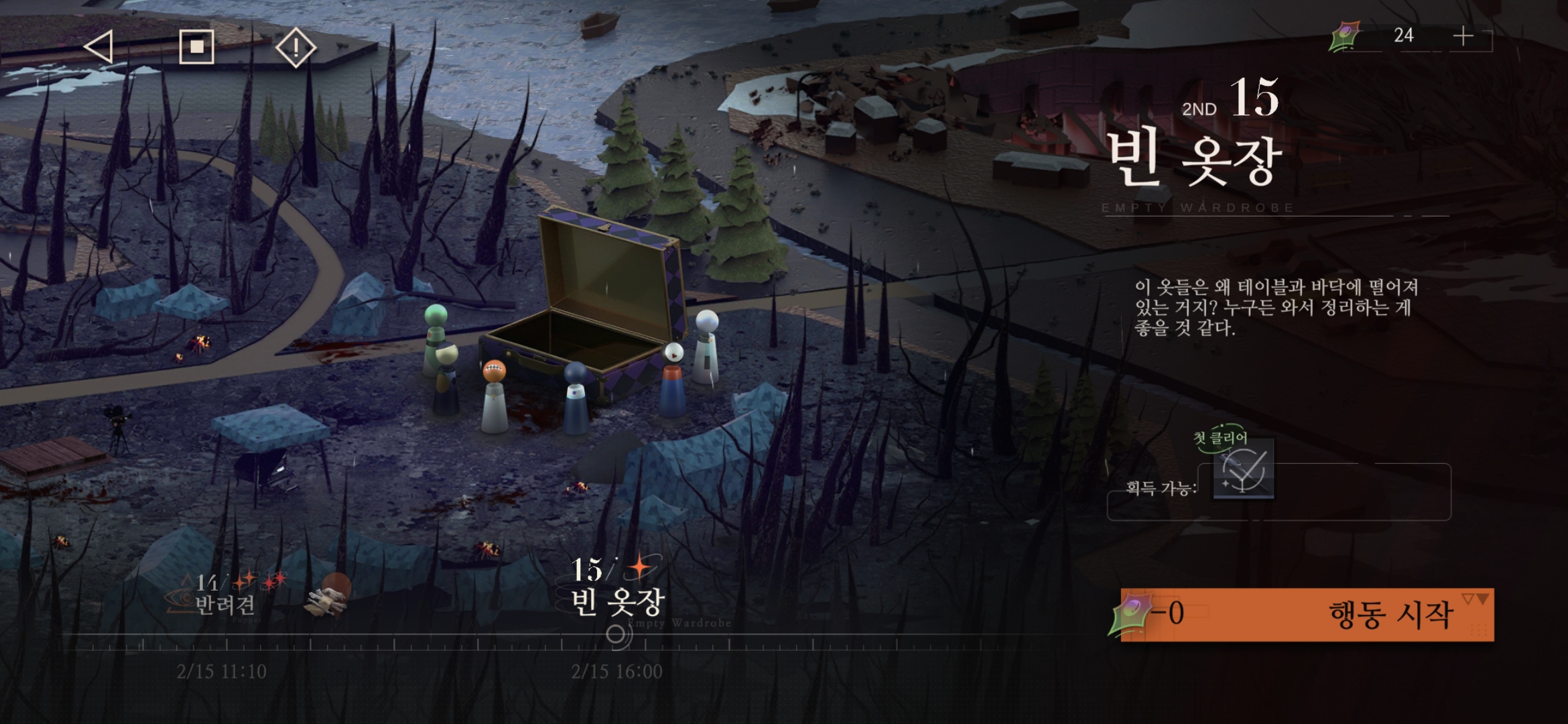This screenshot has height=724, width=1568.
Task: Open the square home icon
Action: point(196,47)
